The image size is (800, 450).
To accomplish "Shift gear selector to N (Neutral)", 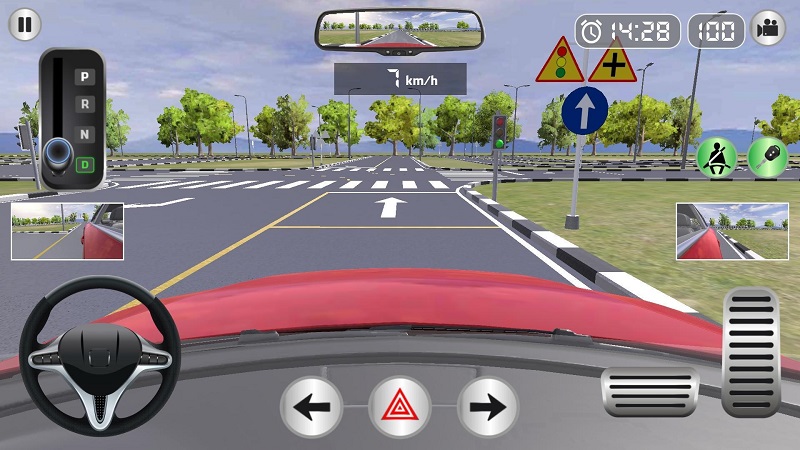I will (x=86, y=133).
